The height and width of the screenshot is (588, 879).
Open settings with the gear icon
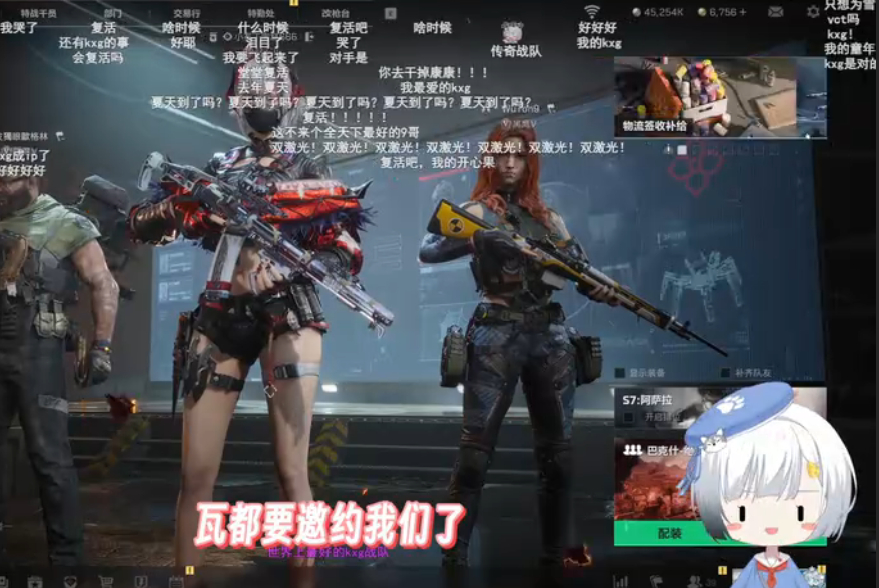pyautogui.click(x=813, y=12)
